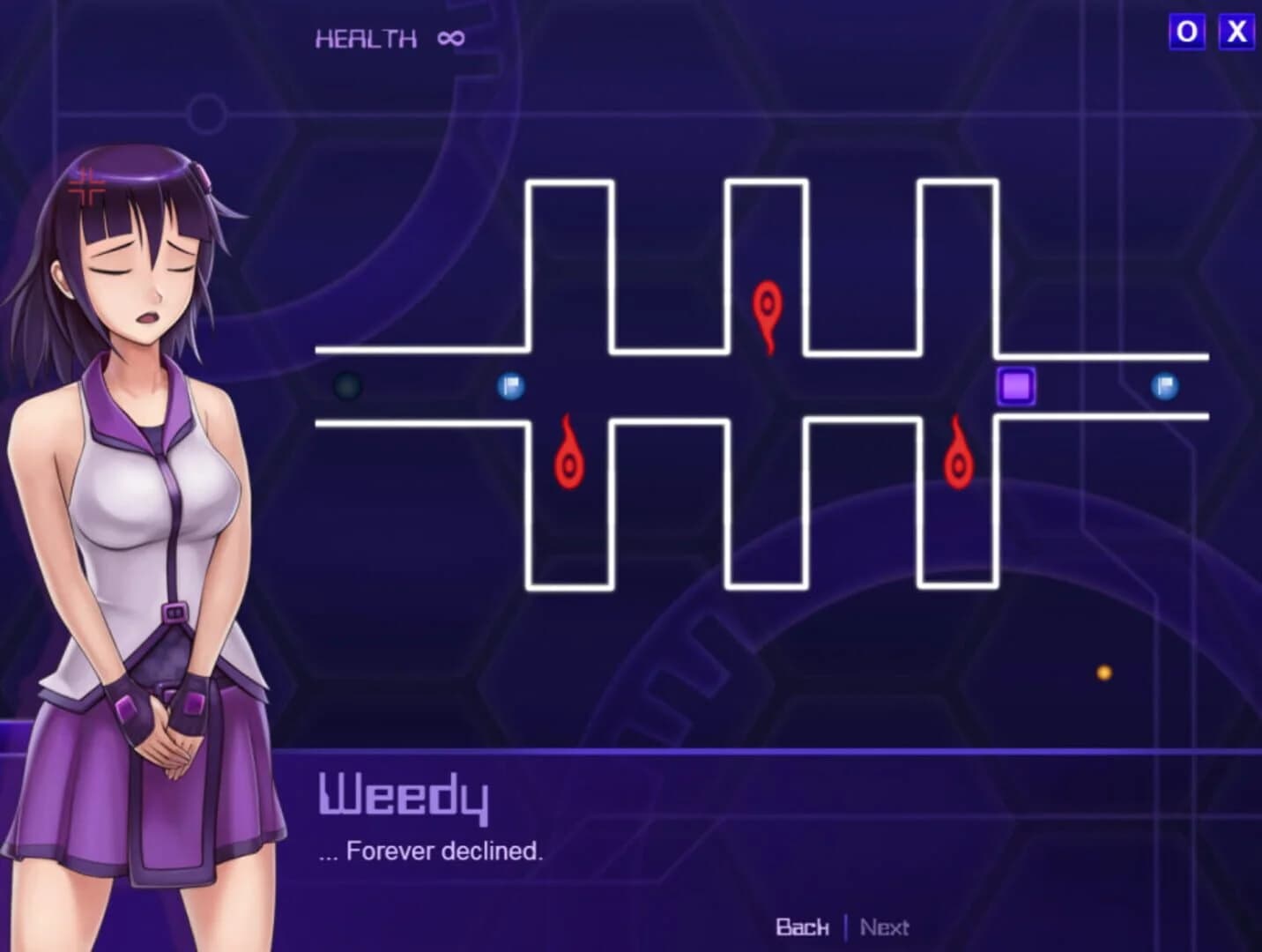Go back using the Back link
1262x952 pixels.
[803, 927]
